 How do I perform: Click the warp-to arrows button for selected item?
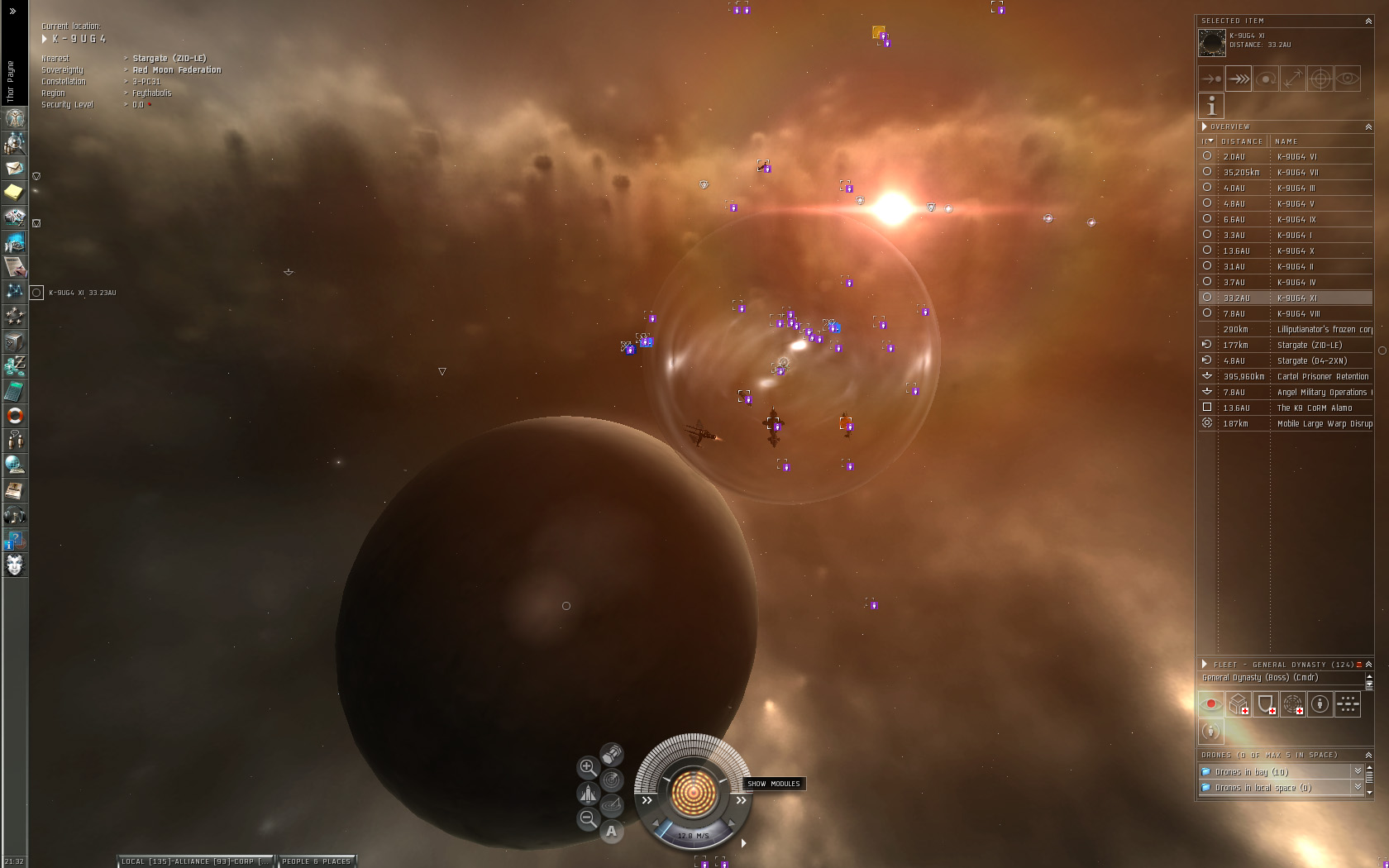(1239, 79)
